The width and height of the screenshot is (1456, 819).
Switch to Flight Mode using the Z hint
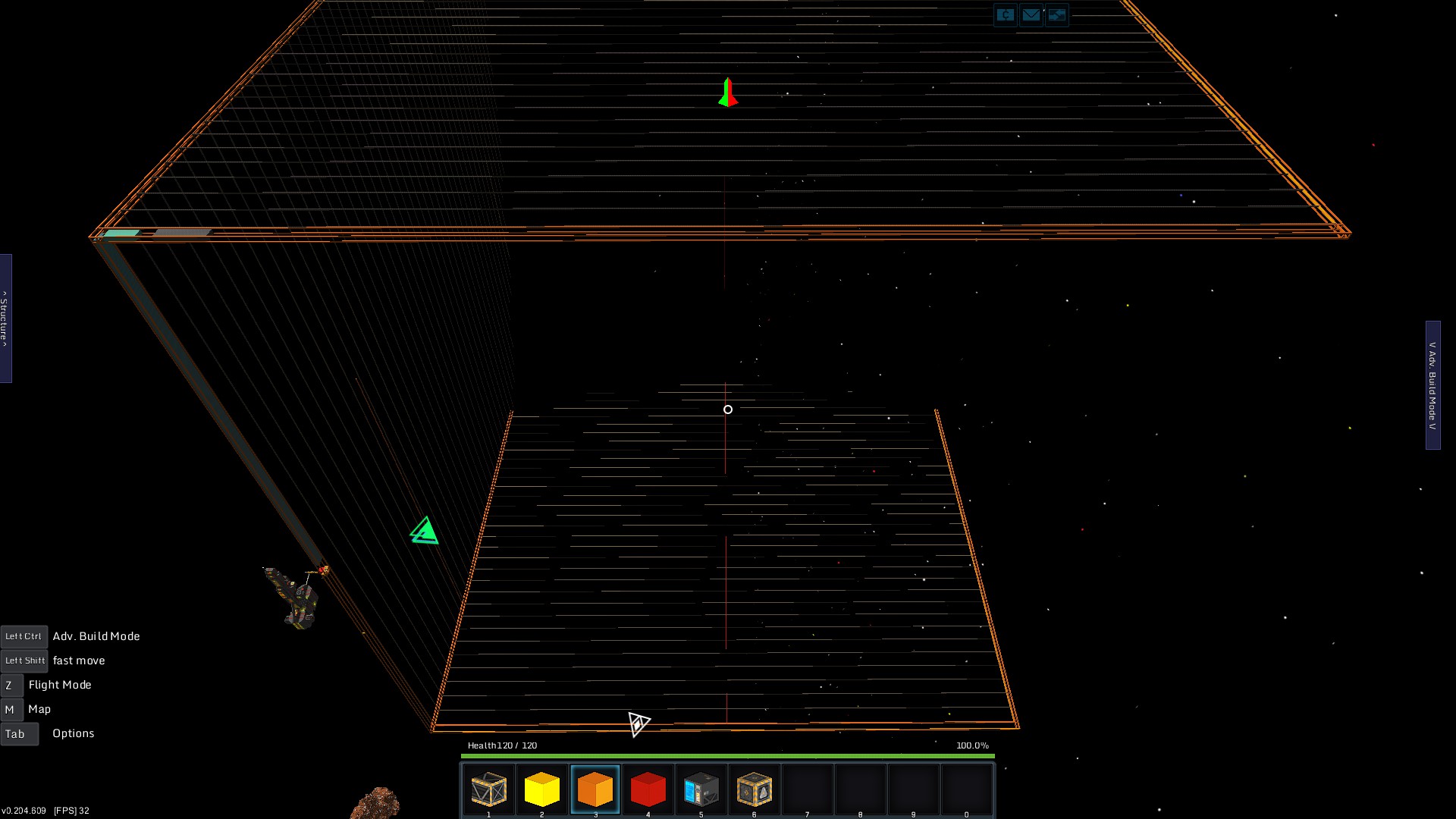[11, 685]
